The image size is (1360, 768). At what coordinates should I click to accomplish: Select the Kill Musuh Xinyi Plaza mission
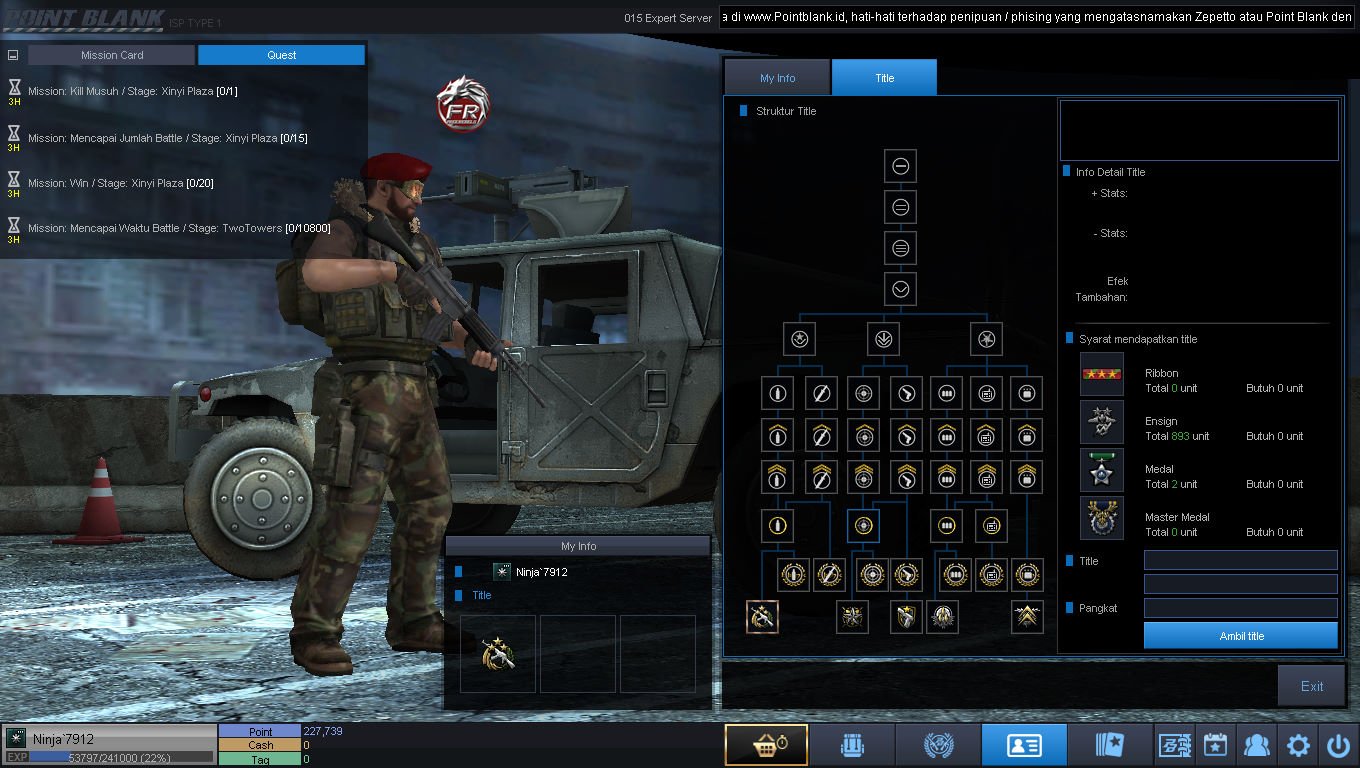pos(132,91)
